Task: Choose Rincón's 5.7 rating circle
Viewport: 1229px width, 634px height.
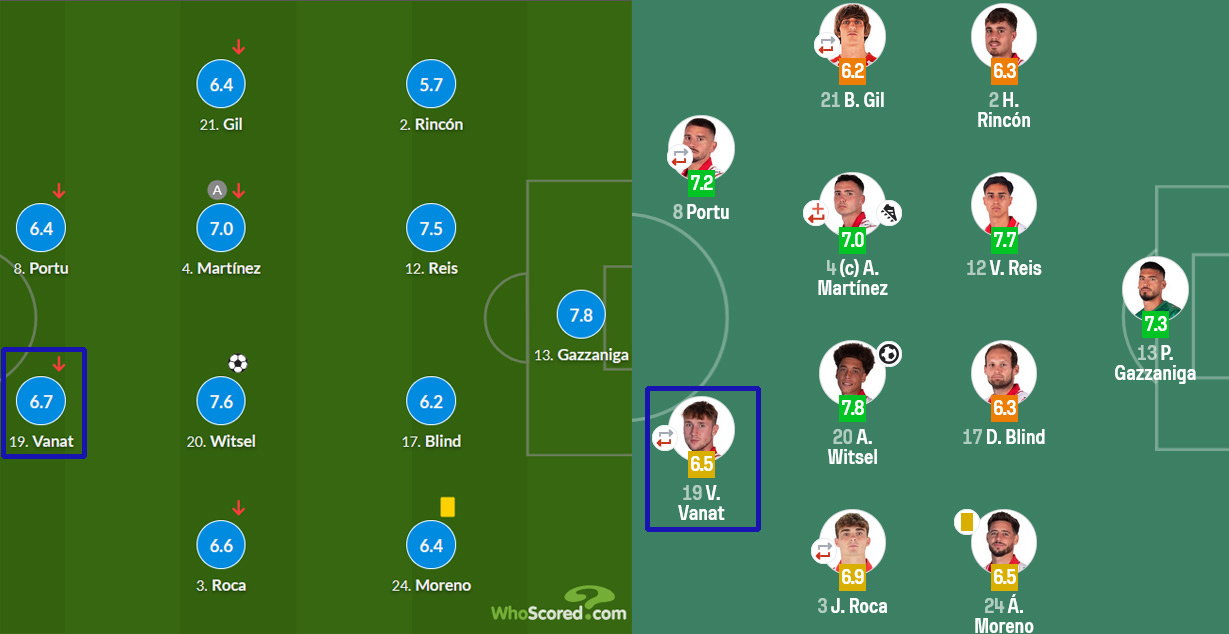Action: pyautogui.click(x=431, y=85)
